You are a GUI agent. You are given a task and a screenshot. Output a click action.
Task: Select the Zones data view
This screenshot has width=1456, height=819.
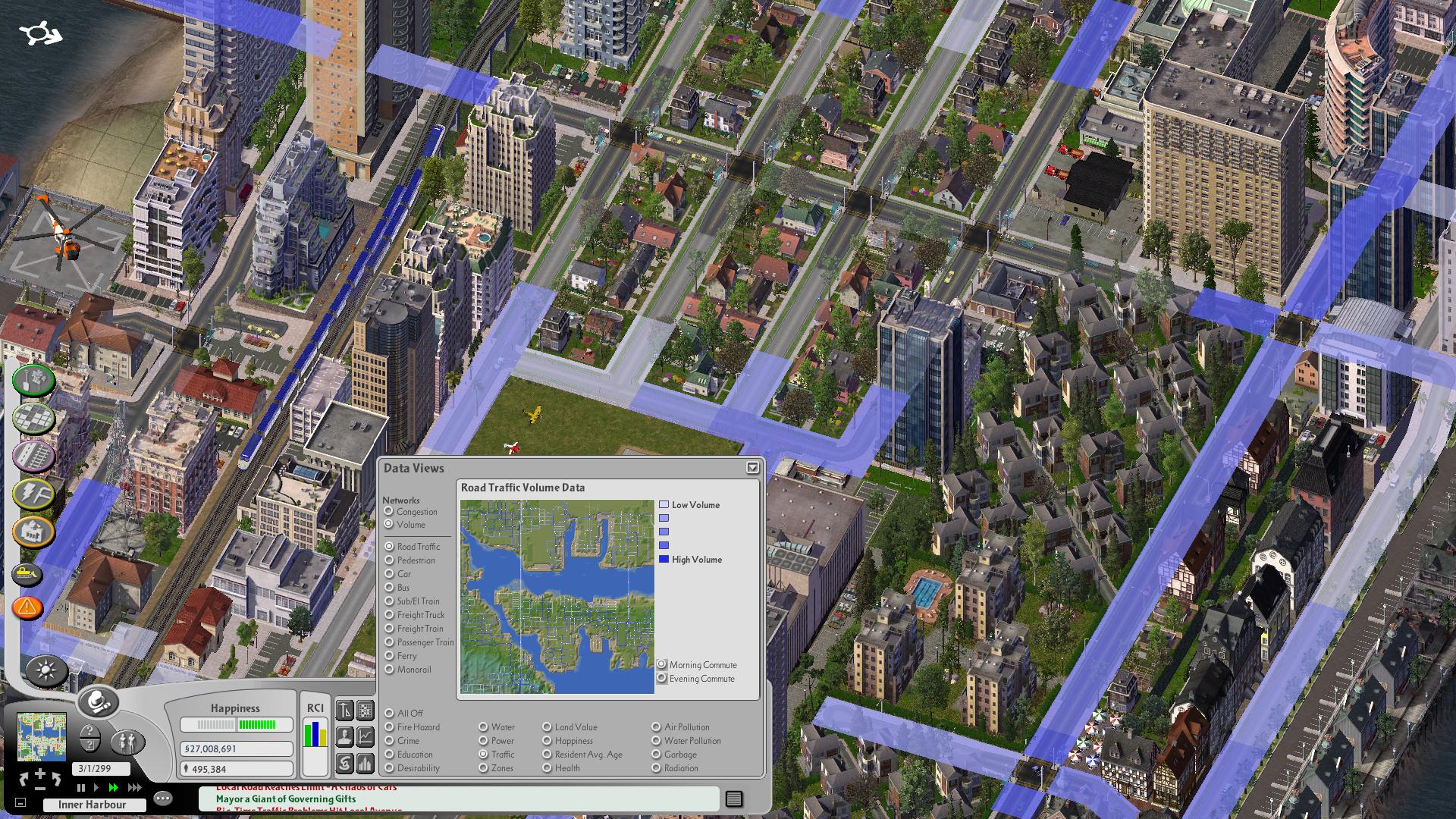point(483,768)
